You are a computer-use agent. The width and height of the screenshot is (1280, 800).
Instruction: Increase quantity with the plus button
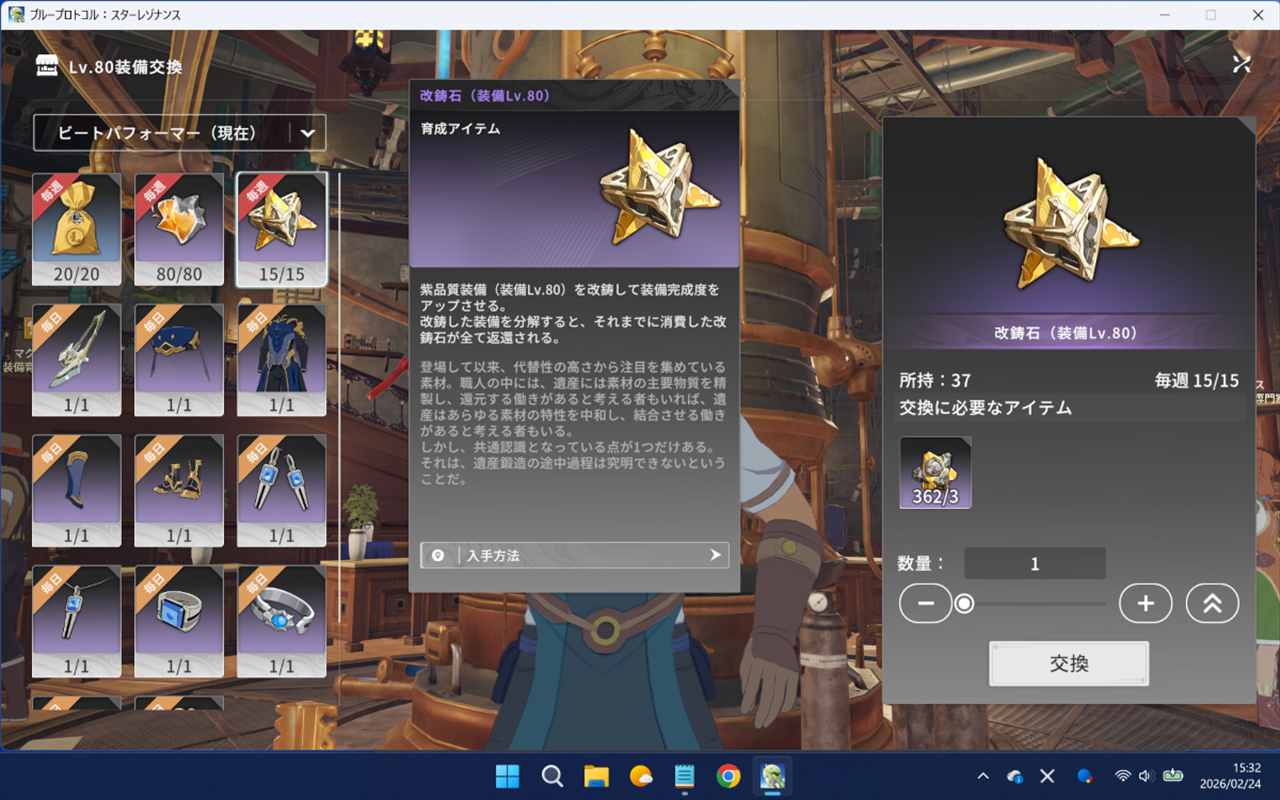(x=1145, y=603)
